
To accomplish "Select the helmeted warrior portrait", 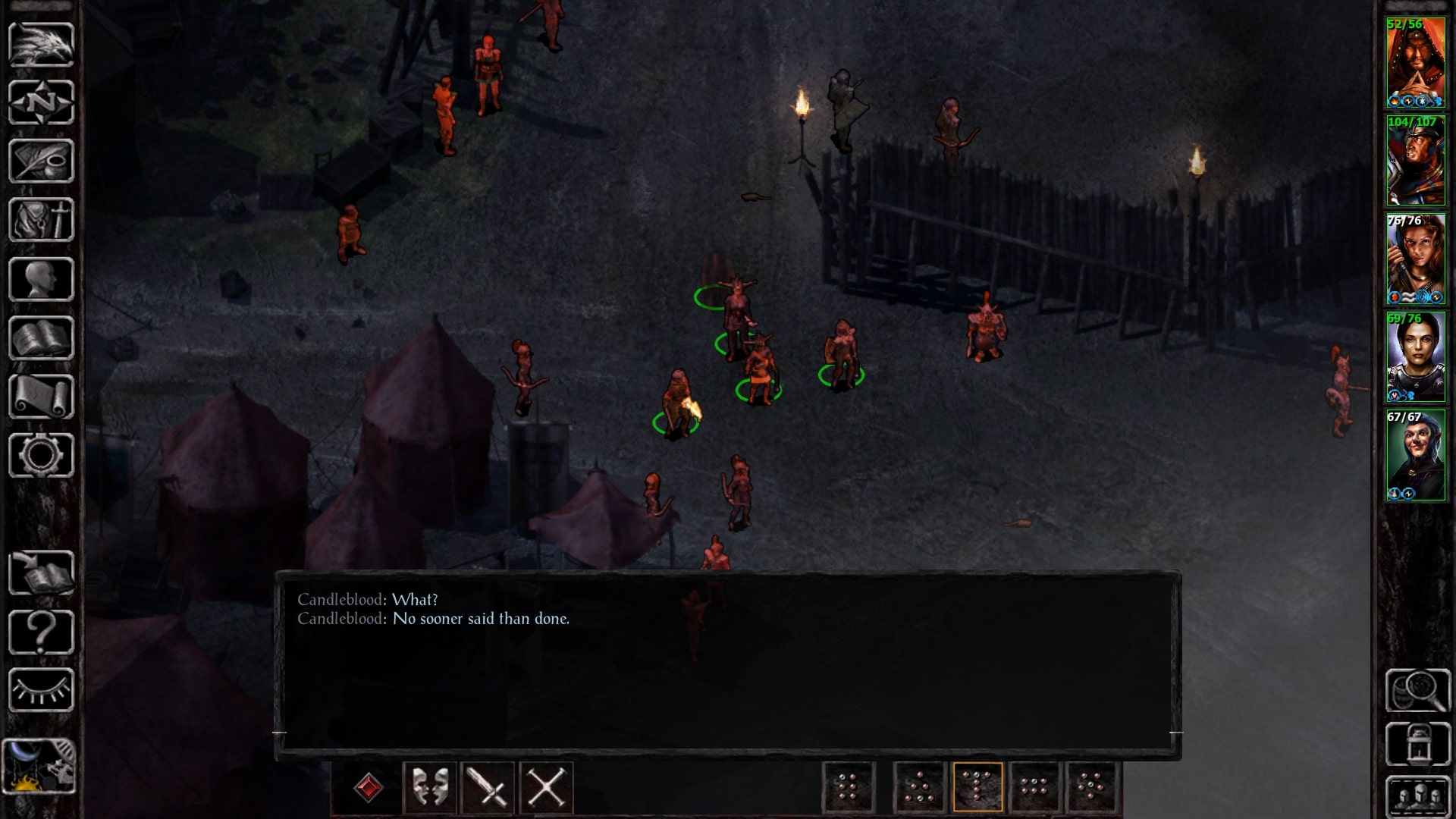I will (1416, 162).
